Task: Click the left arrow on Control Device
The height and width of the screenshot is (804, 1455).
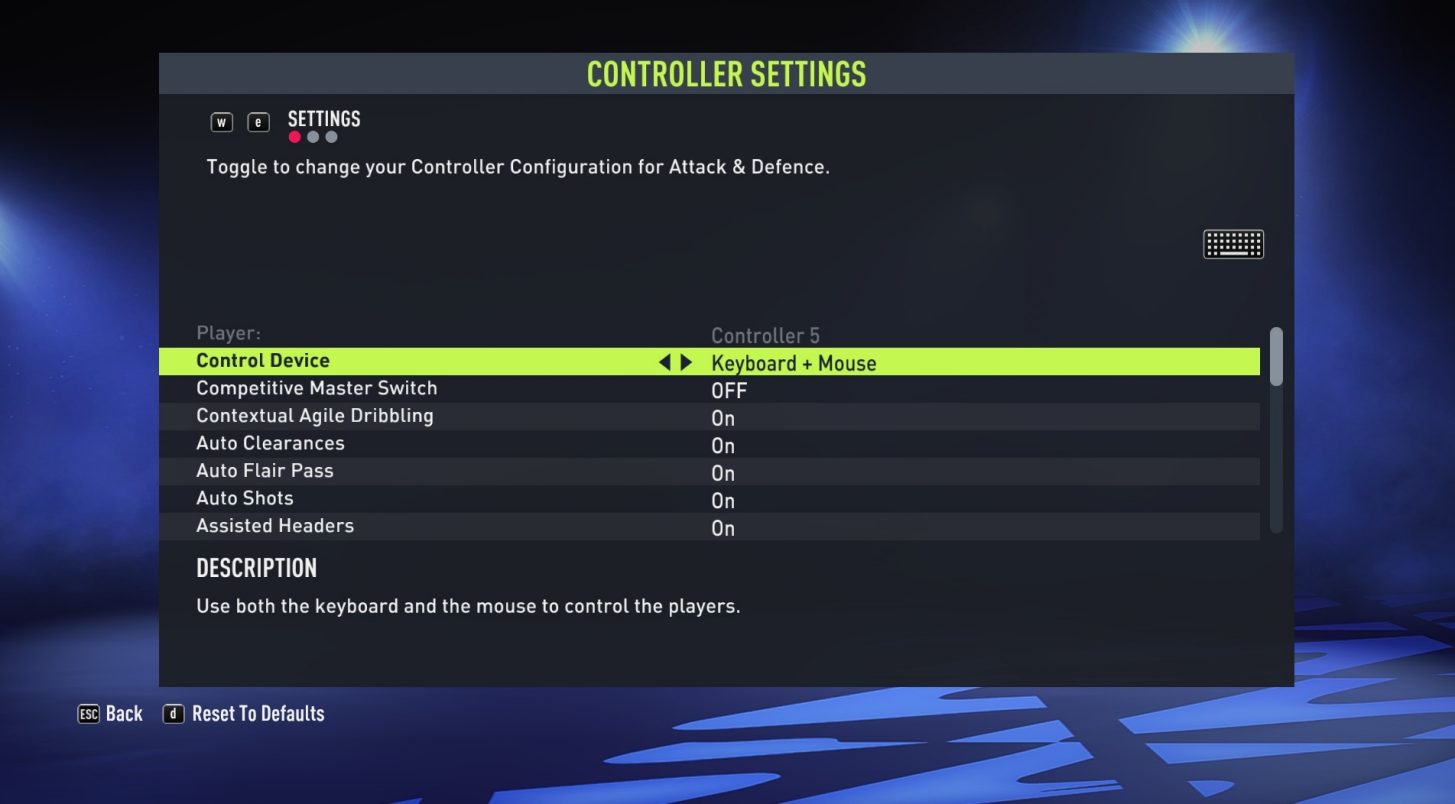Action: click(x=664, y=362)
